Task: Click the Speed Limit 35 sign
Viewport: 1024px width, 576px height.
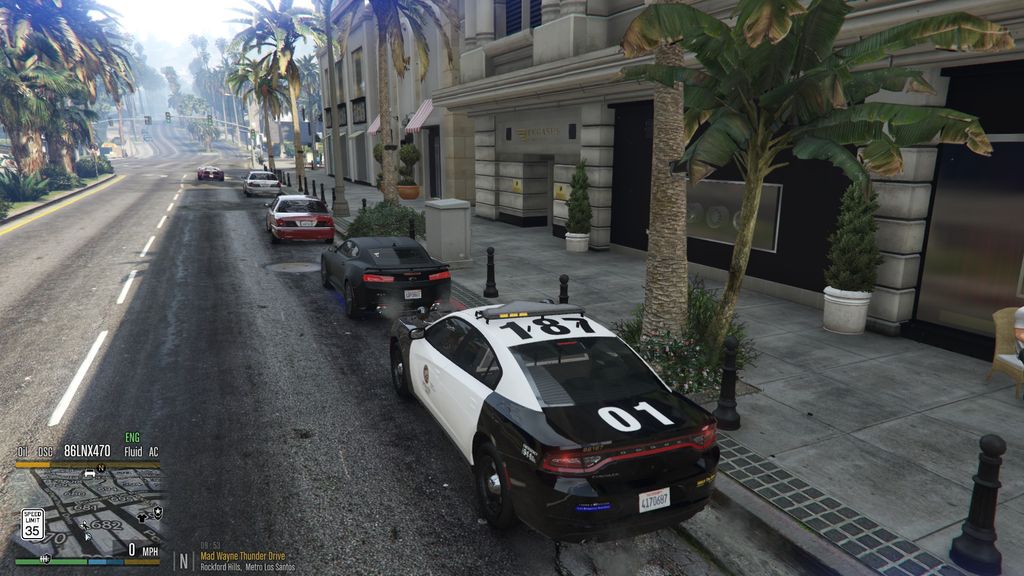Action: pos(32,523)
